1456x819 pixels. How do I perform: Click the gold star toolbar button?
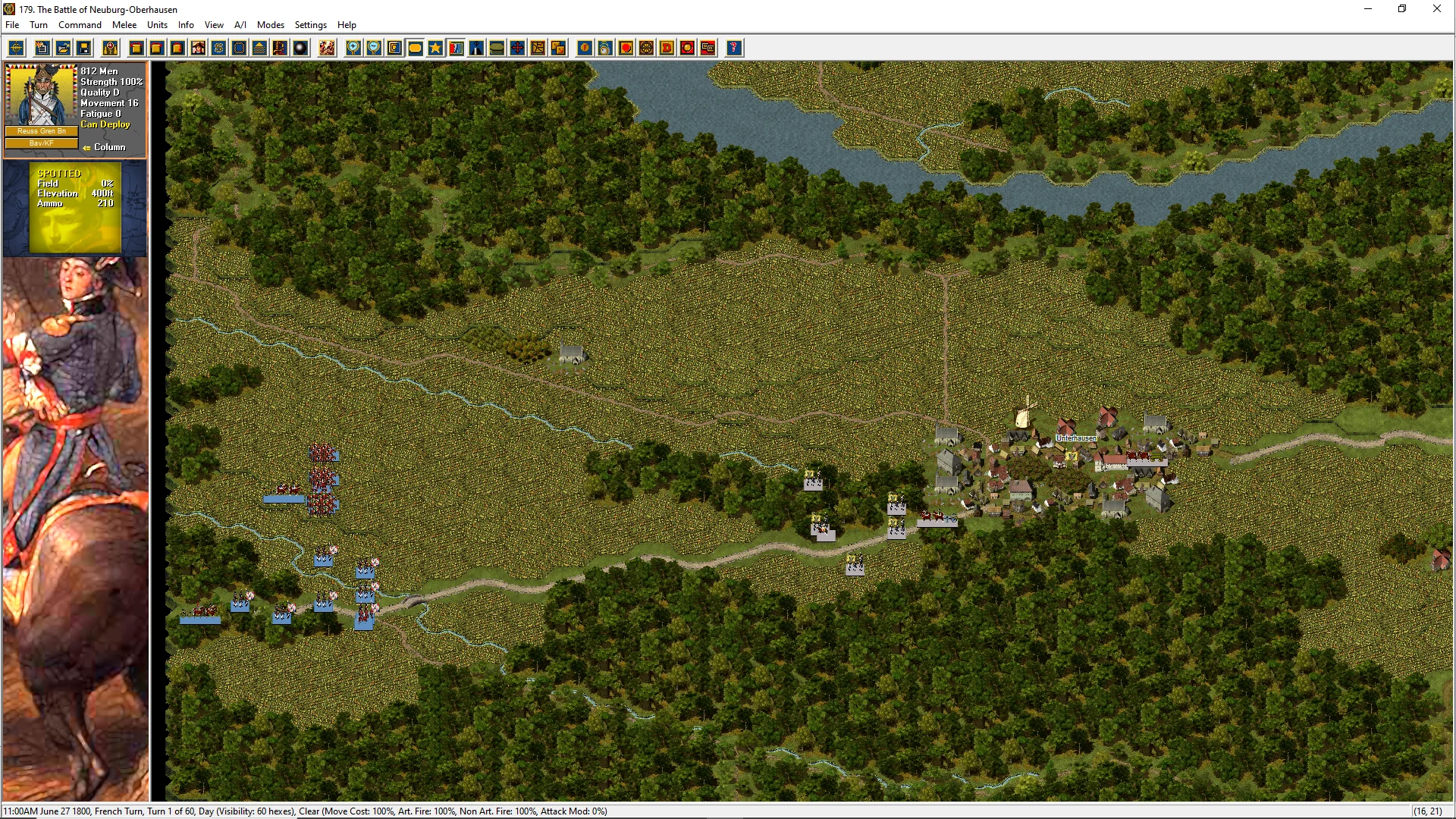click(x=435, y=49)
